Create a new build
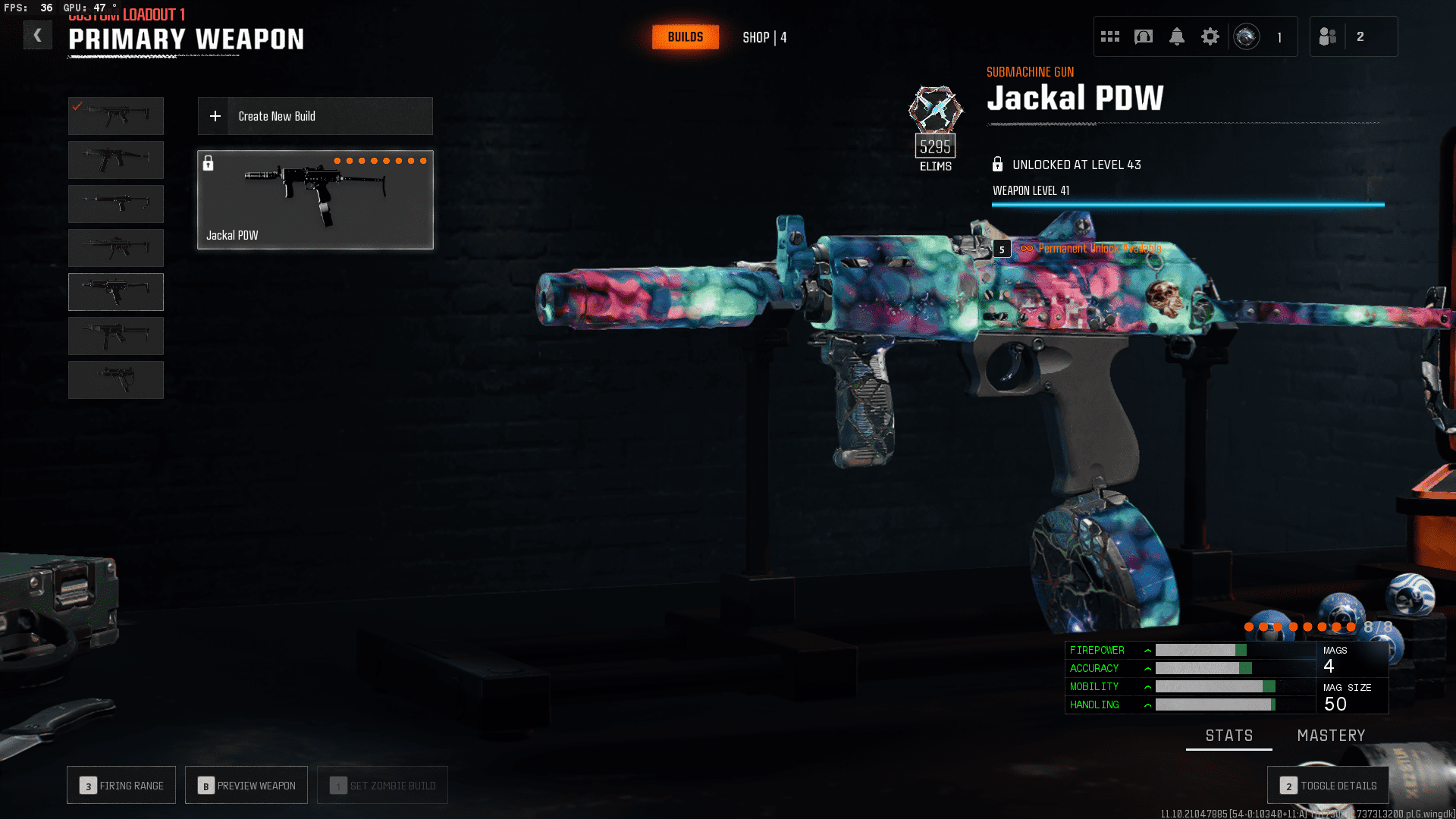Image resolution: width=1456 pixels, height=819 pixels. (315, 116)
